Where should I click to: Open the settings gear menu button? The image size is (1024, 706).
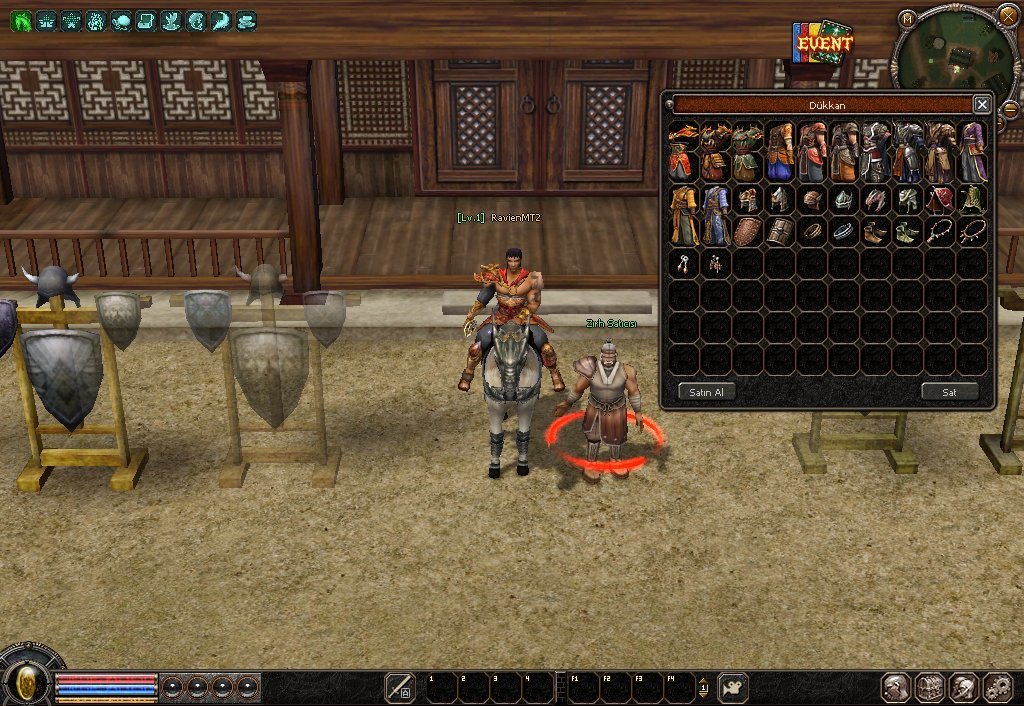click(x=998, y=687)
